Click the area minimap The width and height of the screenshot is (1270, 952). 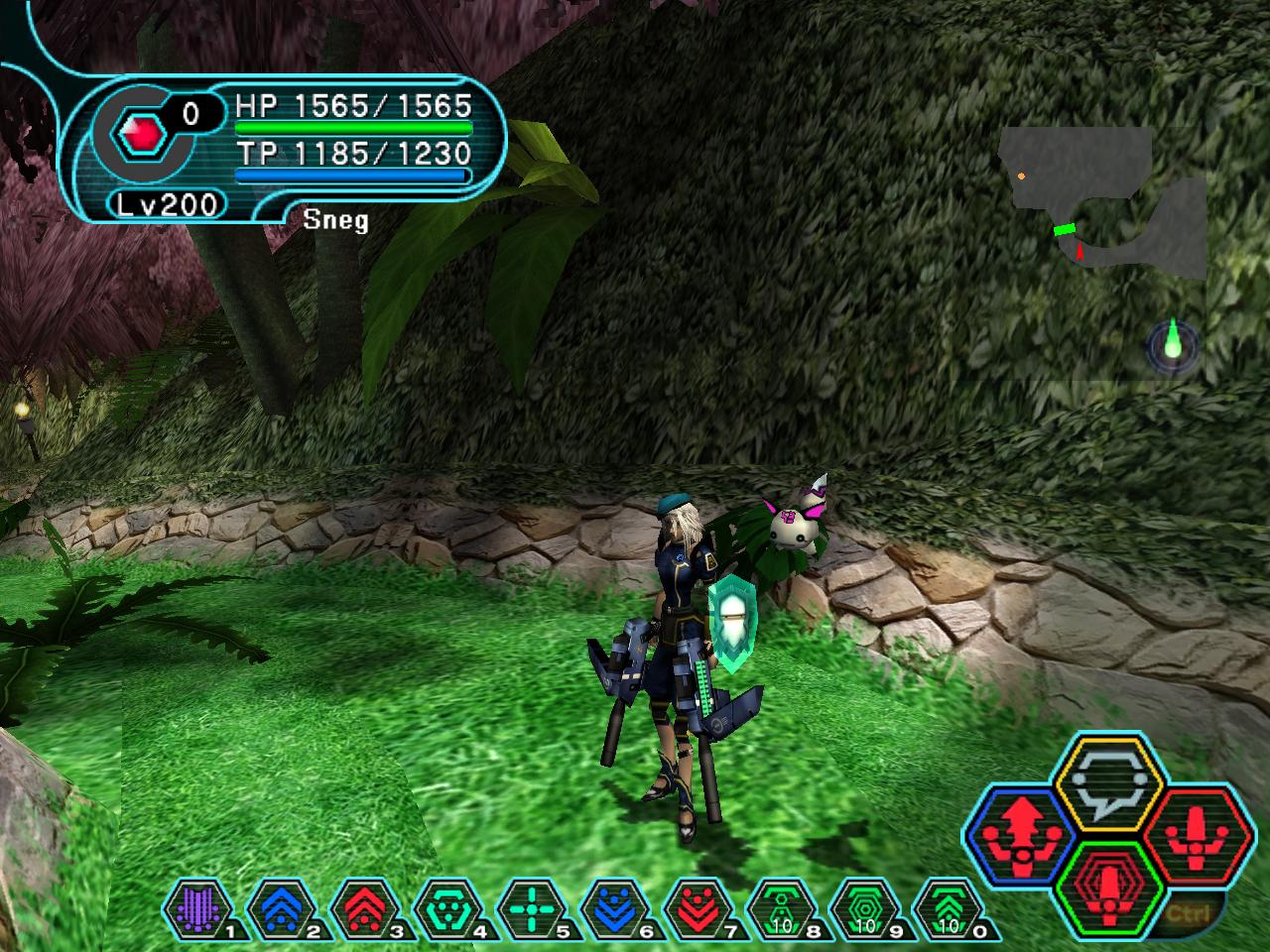pyautogui.click(x=1103, y=203)
